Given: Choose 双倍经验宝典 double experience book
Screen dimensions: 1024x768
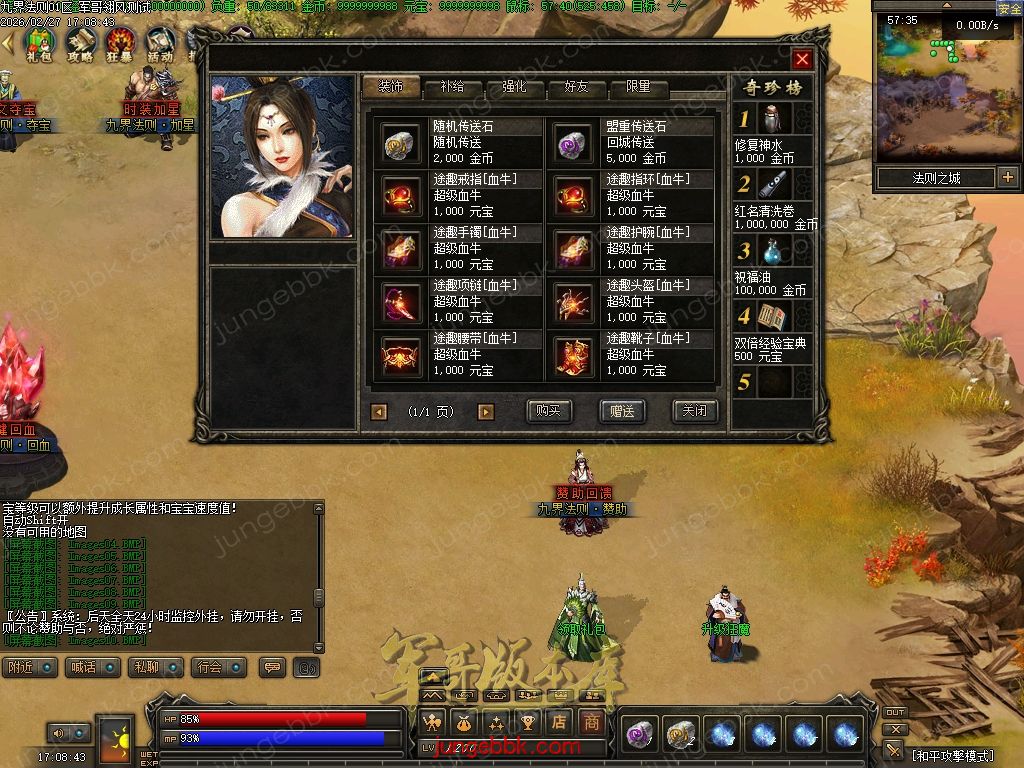Looking at the screenshot, I should tap(772, 319).
